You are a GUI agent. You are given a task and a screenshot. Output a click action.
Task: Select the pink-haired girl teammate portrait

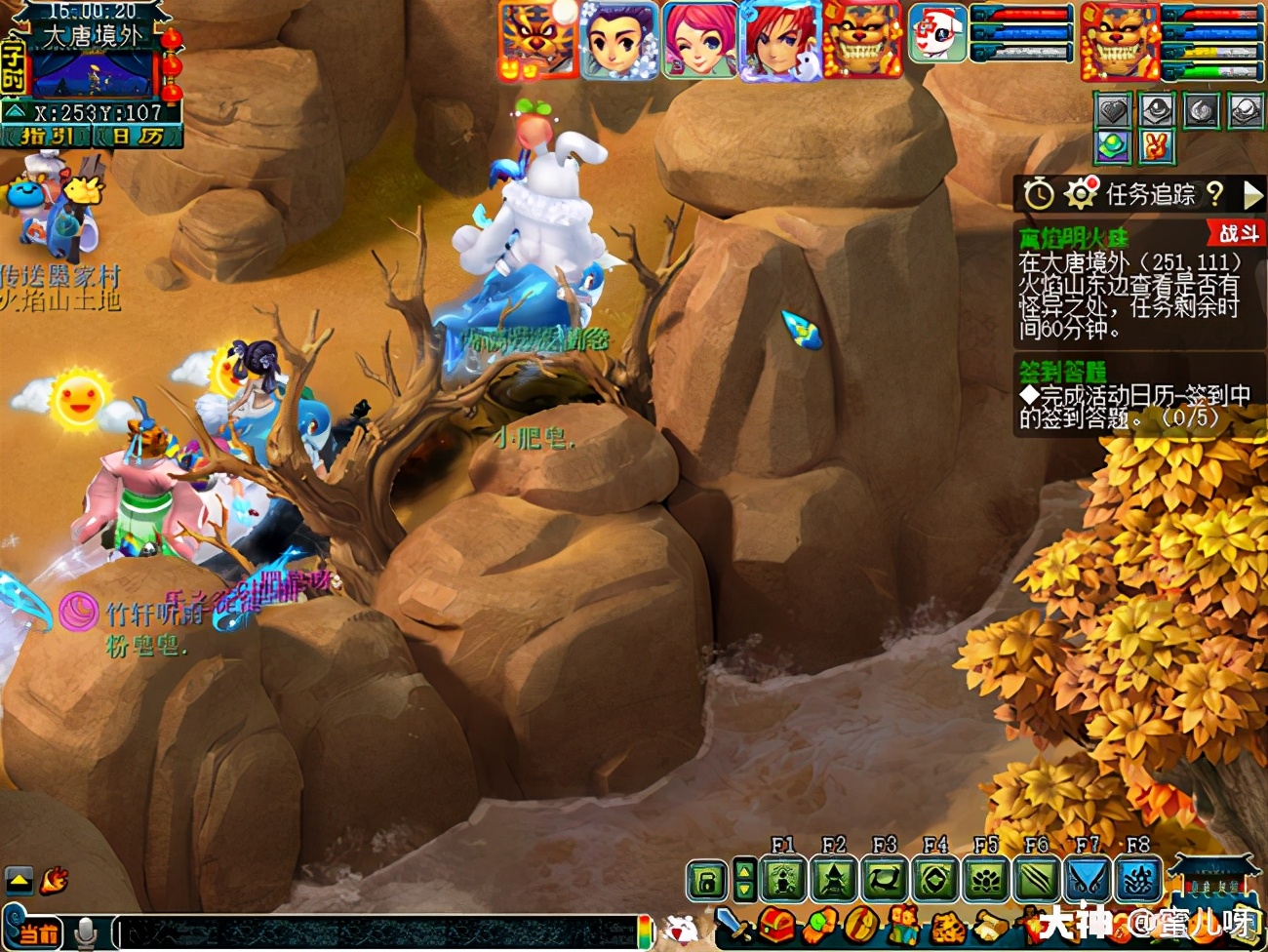click(699, 41)
